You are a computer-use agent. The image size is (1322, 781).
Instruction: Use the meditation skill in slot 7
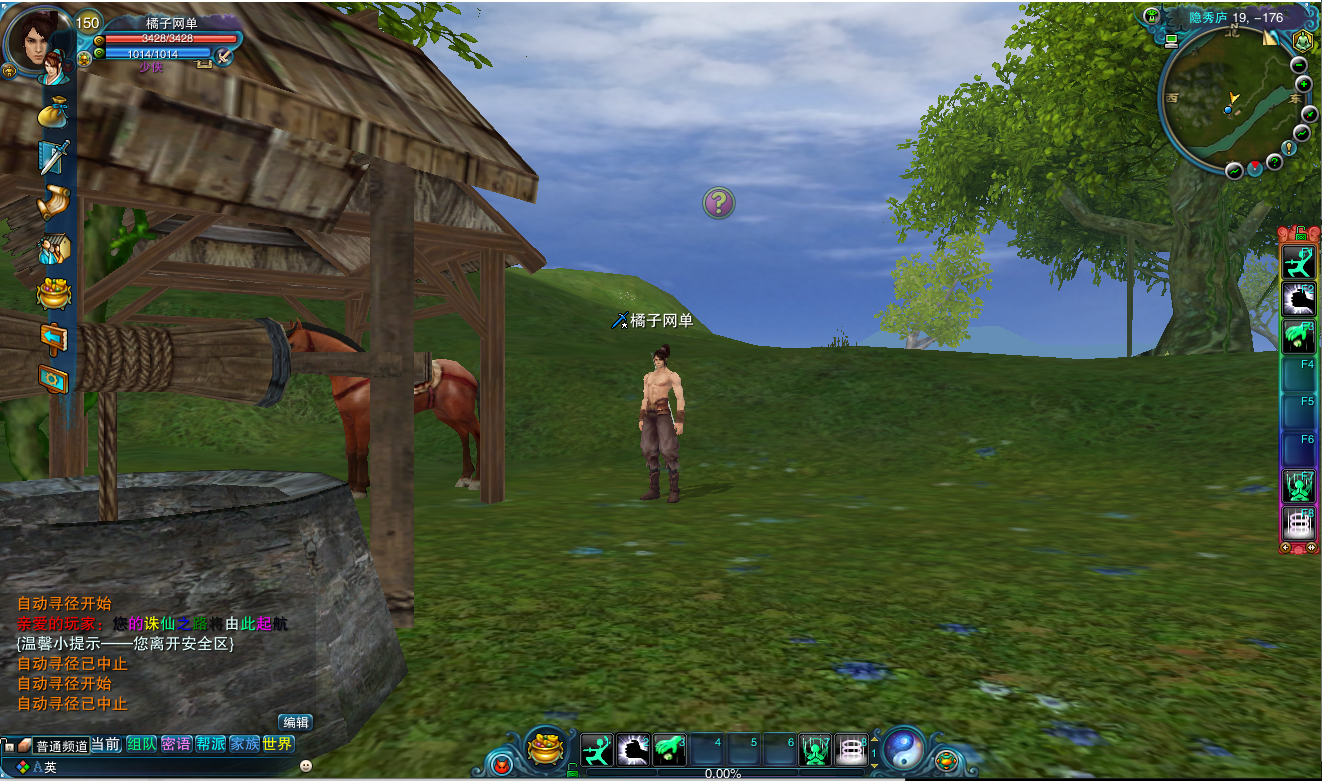(816, 749)
